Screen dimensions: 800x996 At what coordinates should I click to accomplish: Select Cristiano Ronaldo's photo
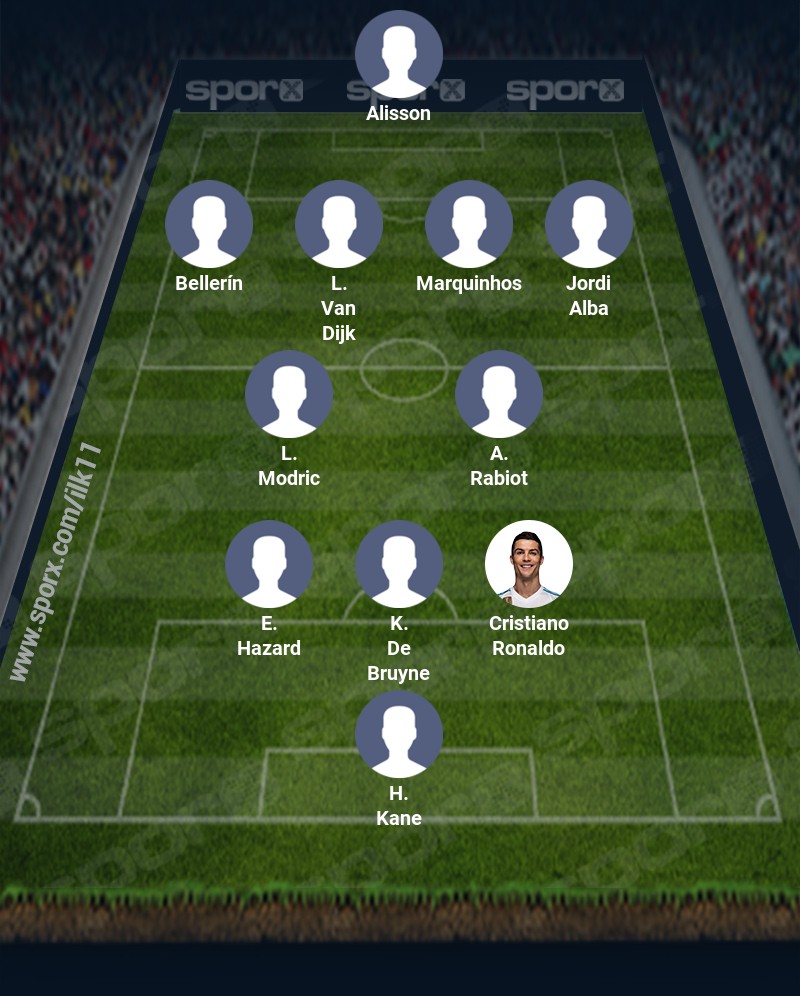point(529,564)
